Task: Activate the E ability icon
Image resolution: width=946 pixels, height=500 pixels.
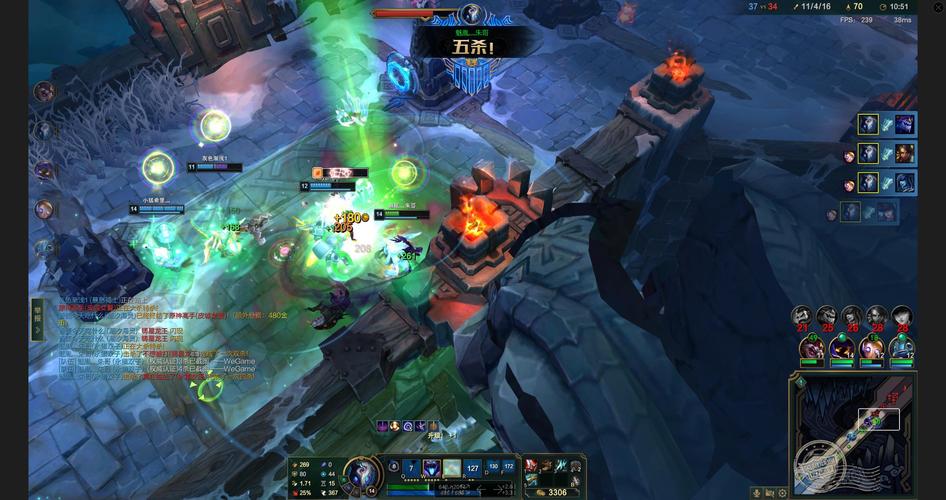Action: 452,467
